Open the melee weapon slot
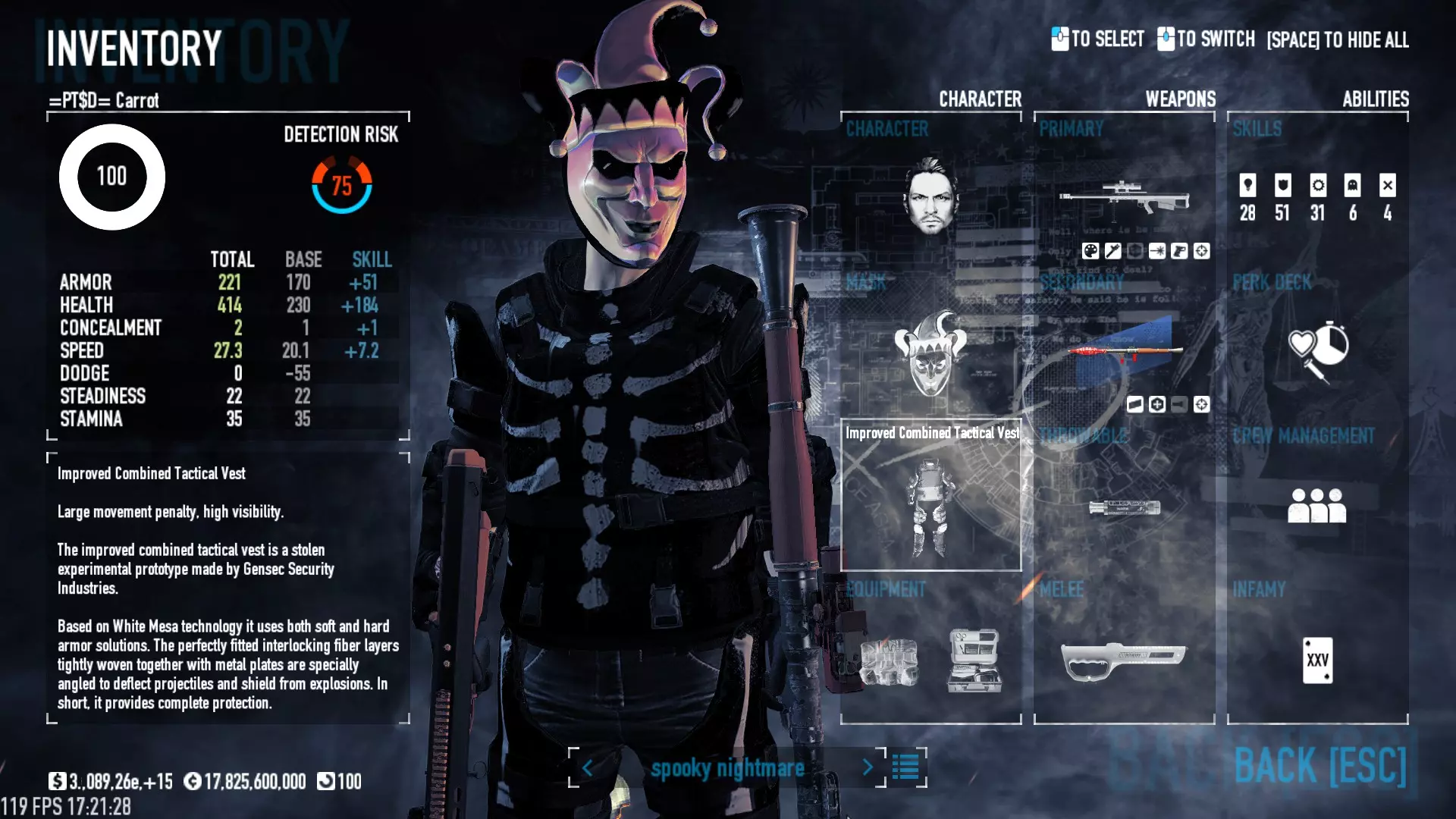This screenshot has height=819, width=1456. (1124, 660)
